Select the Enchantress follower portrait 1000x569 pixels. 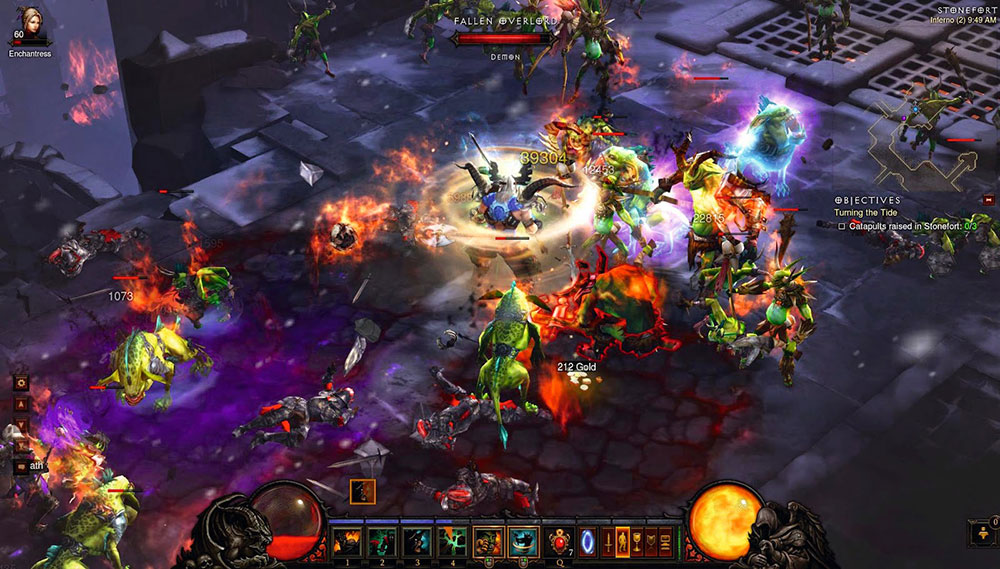(x=26, y=22)
